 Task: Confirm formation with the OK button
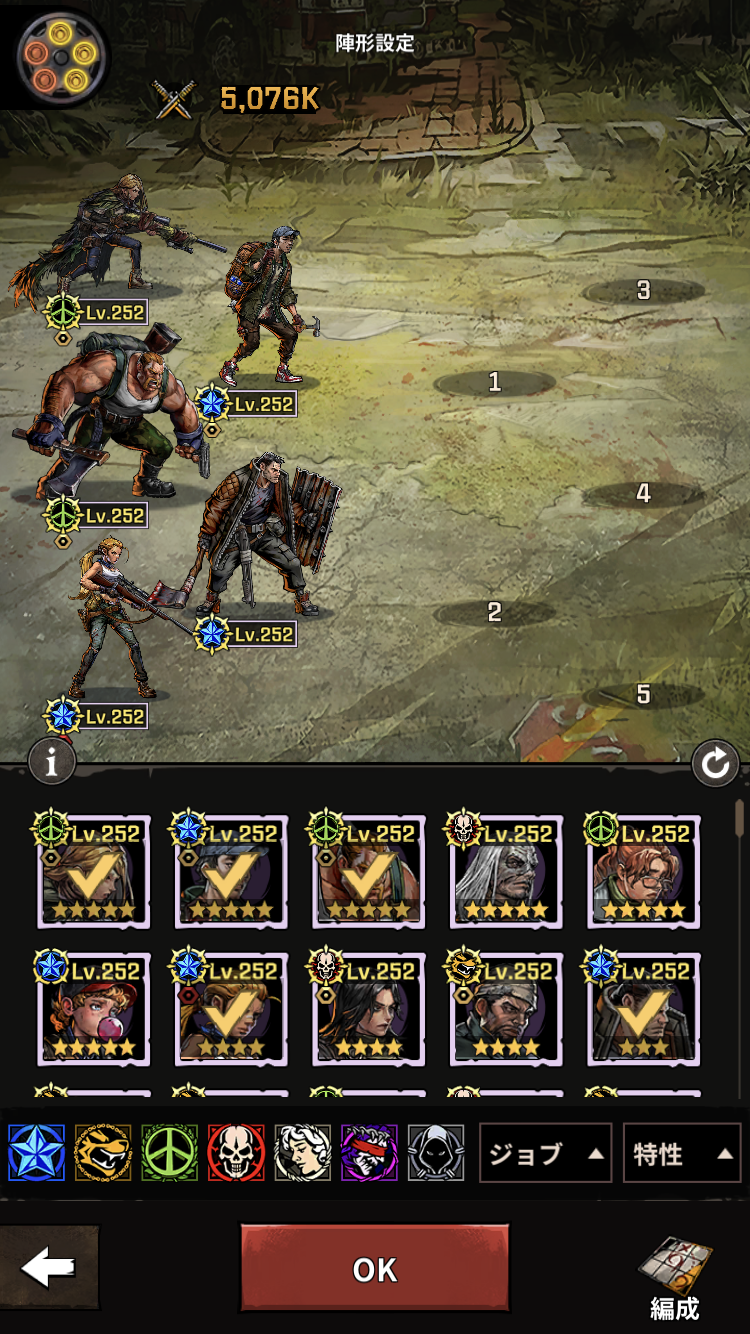coord(374,1268)
